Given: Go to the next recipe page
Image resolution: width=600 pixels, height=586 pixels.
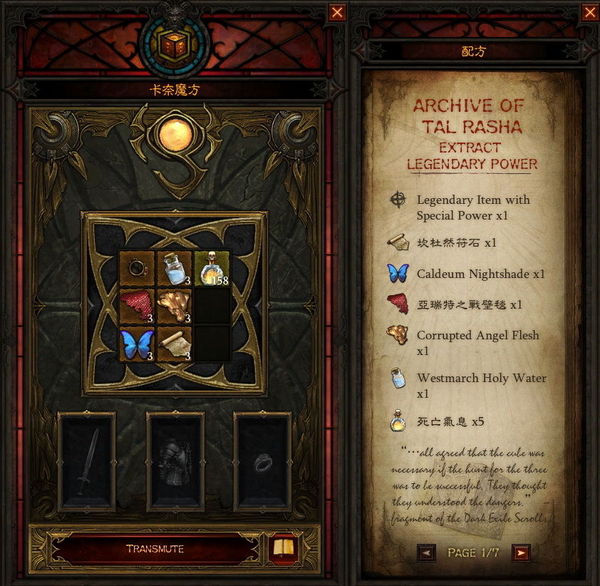Looking at the screenshot, I should click(x=520, y=551).
